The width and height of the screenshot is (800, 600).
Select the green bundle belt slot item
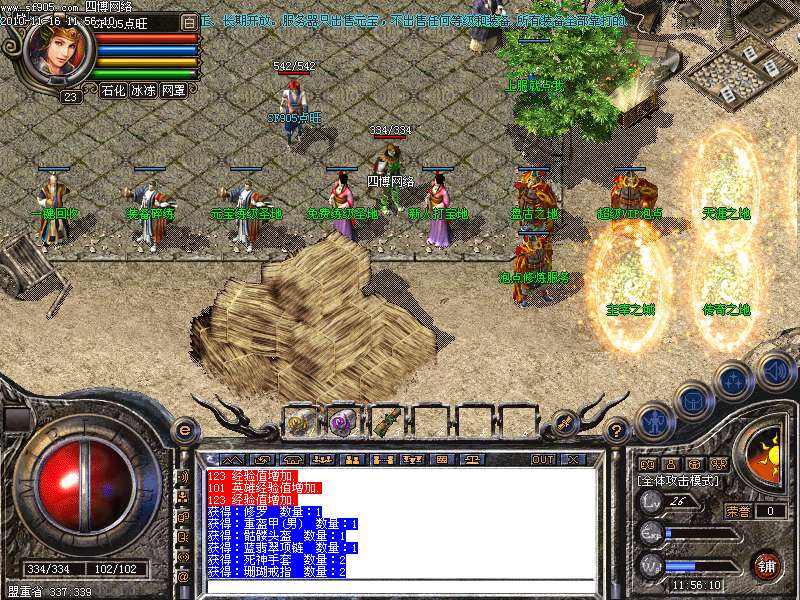386,422
